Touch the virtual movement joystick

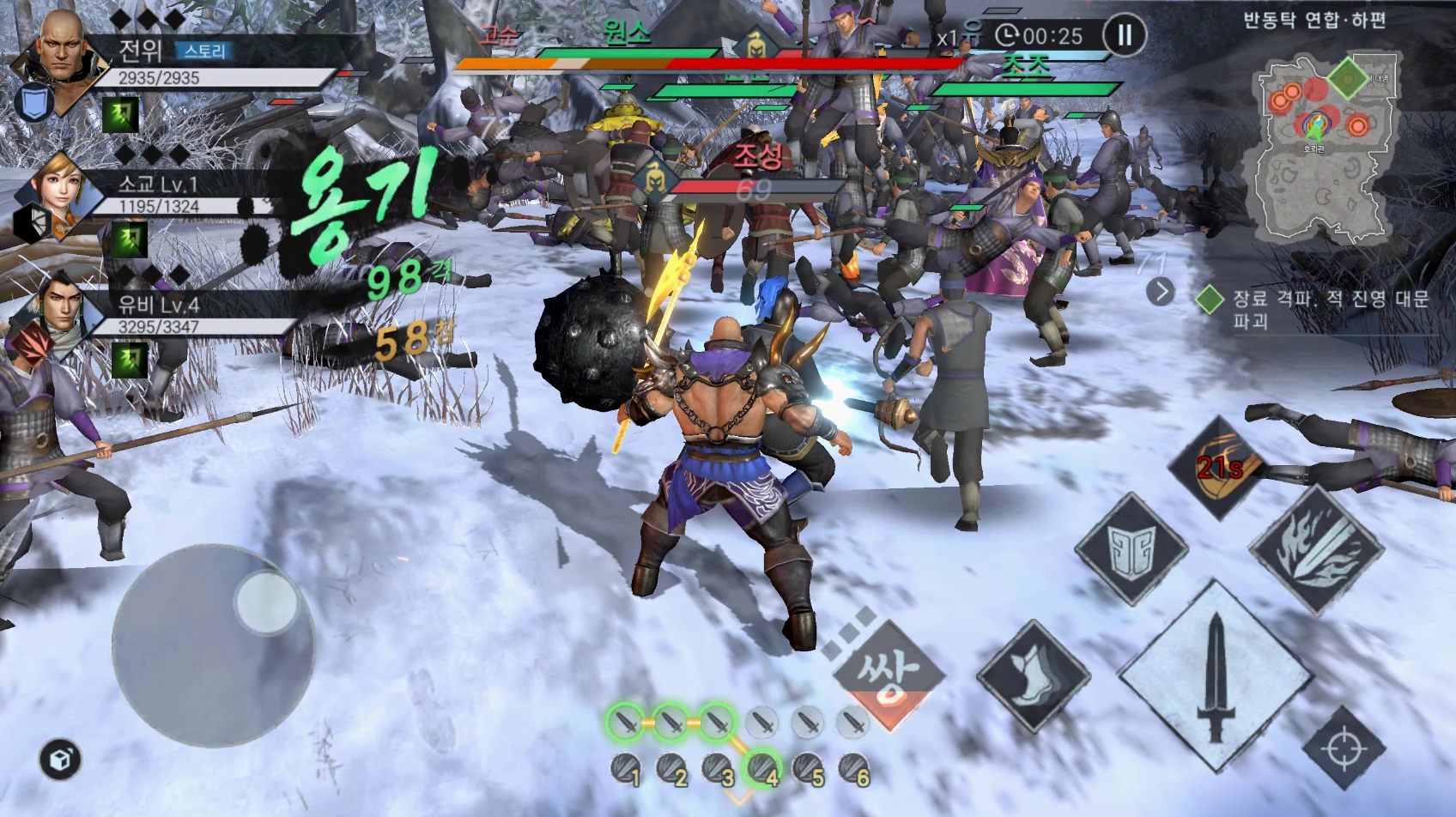pos(213,642)
